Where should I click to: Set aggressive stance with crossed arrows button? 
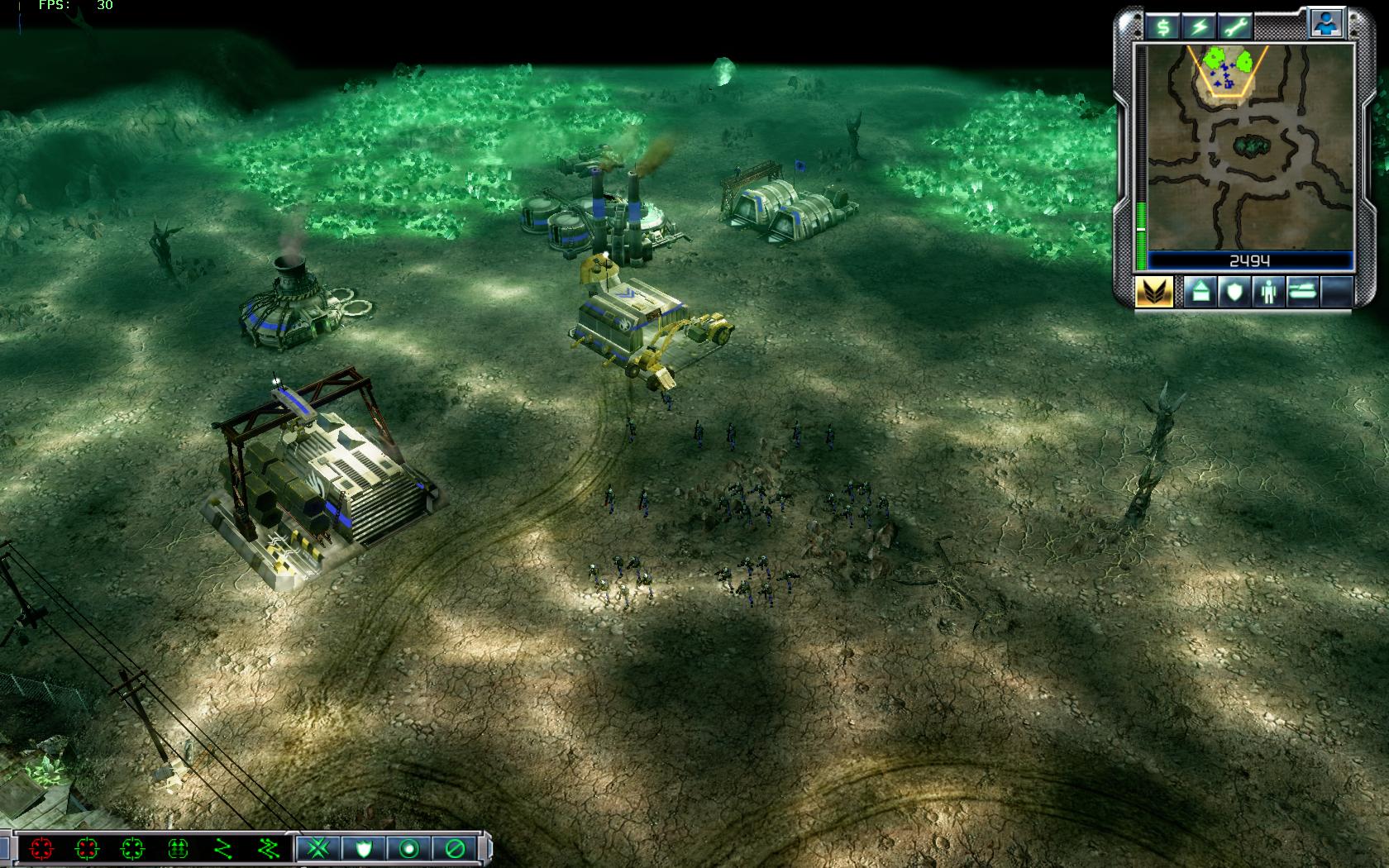(317, 848)
